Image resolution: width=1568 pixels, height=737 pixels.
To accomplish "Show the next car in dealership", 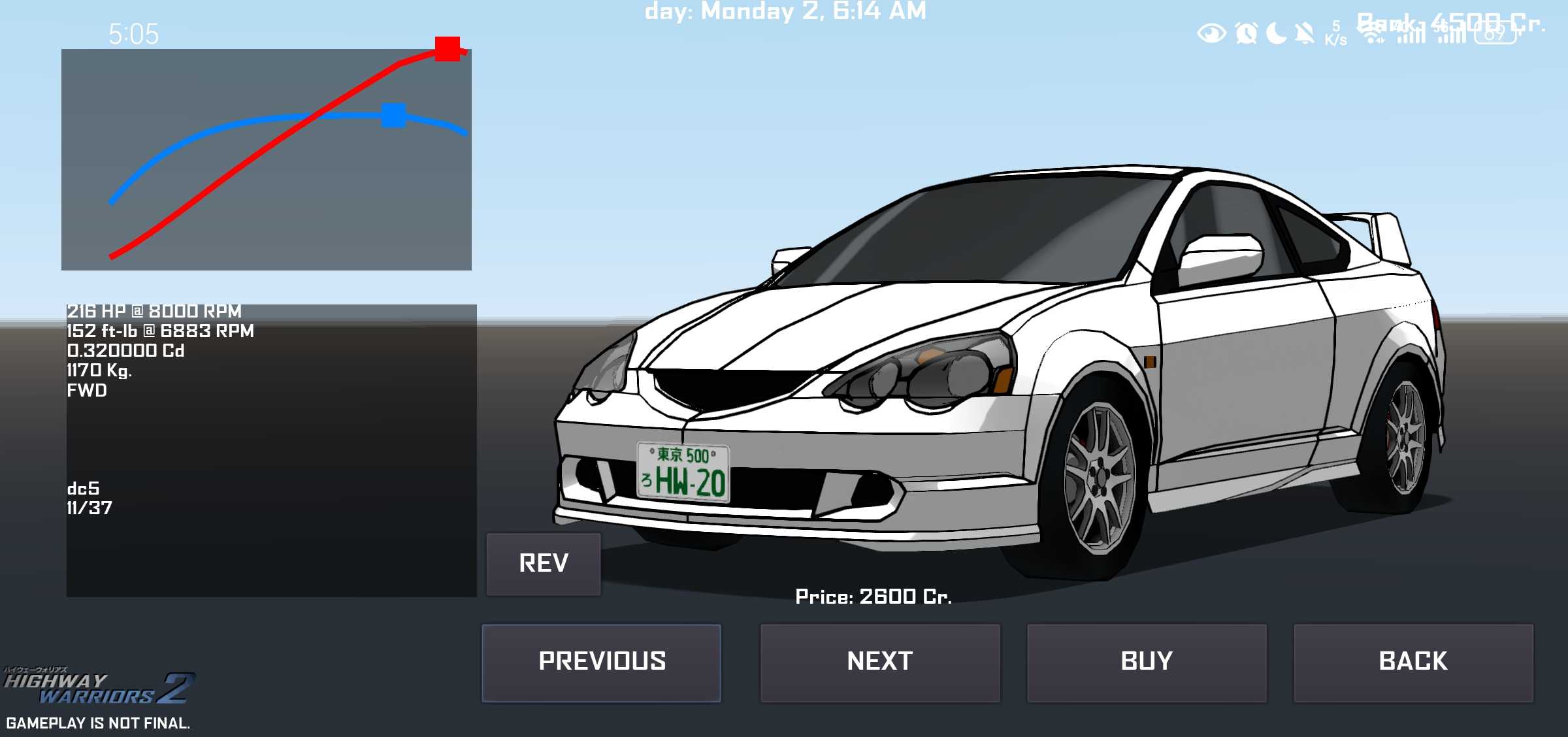I will point(880,663).
